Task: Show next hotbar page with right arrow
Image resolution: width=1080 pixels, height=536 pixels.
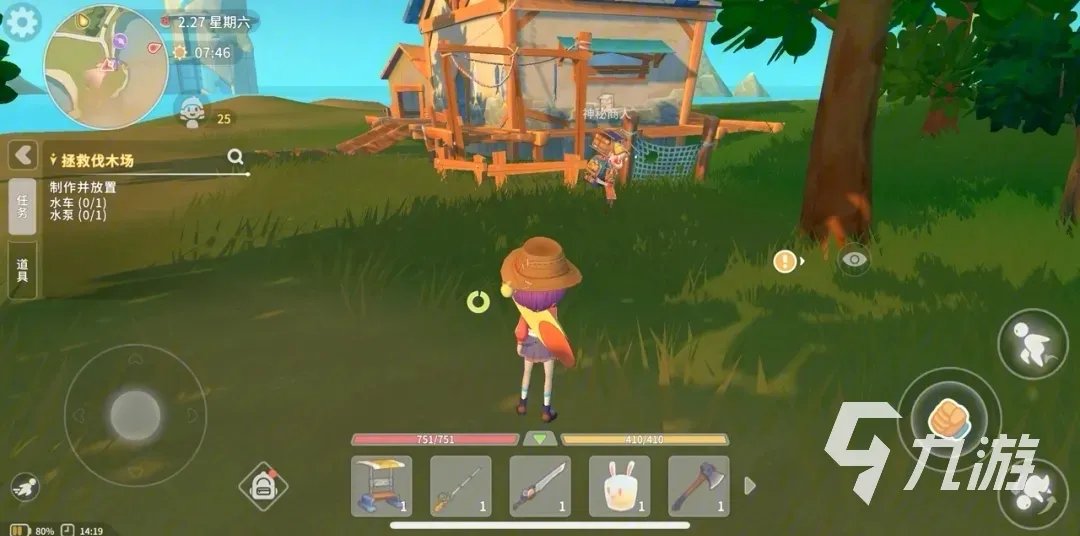Action: (x=751, y=486)
